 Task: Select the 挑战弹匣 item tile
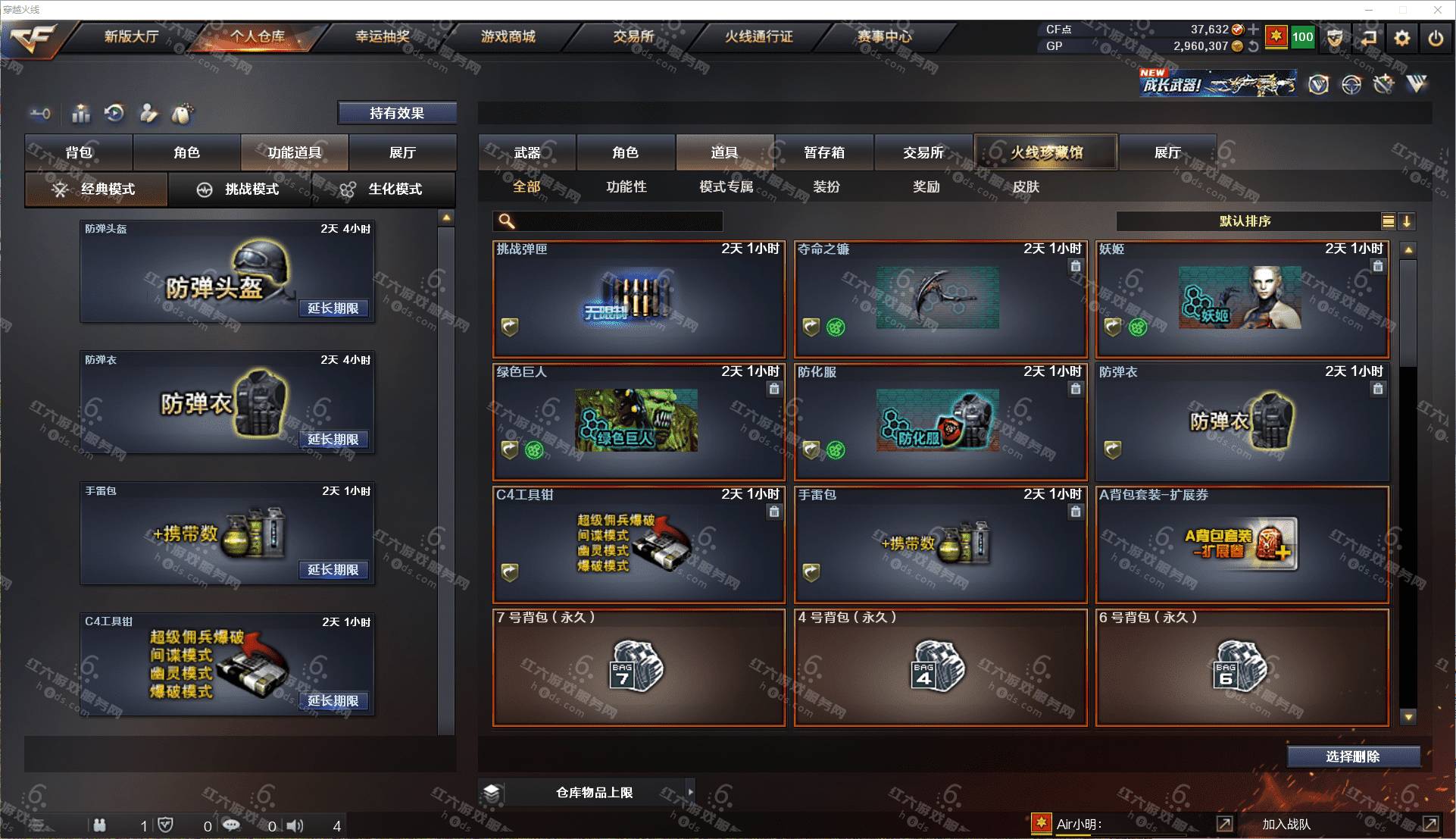[639, 299]
